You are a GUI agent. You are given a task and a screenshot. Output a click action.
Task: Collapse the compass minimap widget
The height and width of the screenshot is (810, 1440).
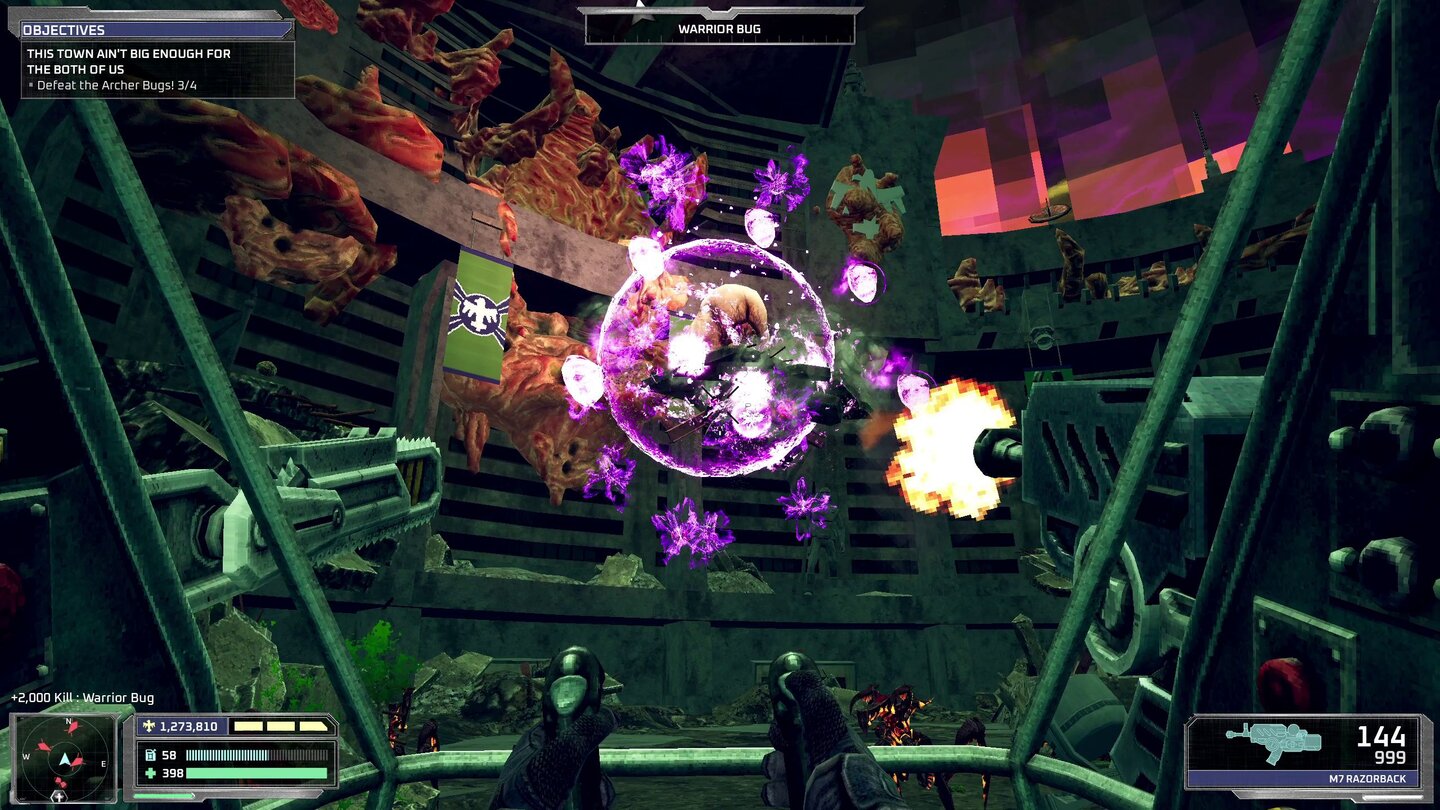point(66,757)
